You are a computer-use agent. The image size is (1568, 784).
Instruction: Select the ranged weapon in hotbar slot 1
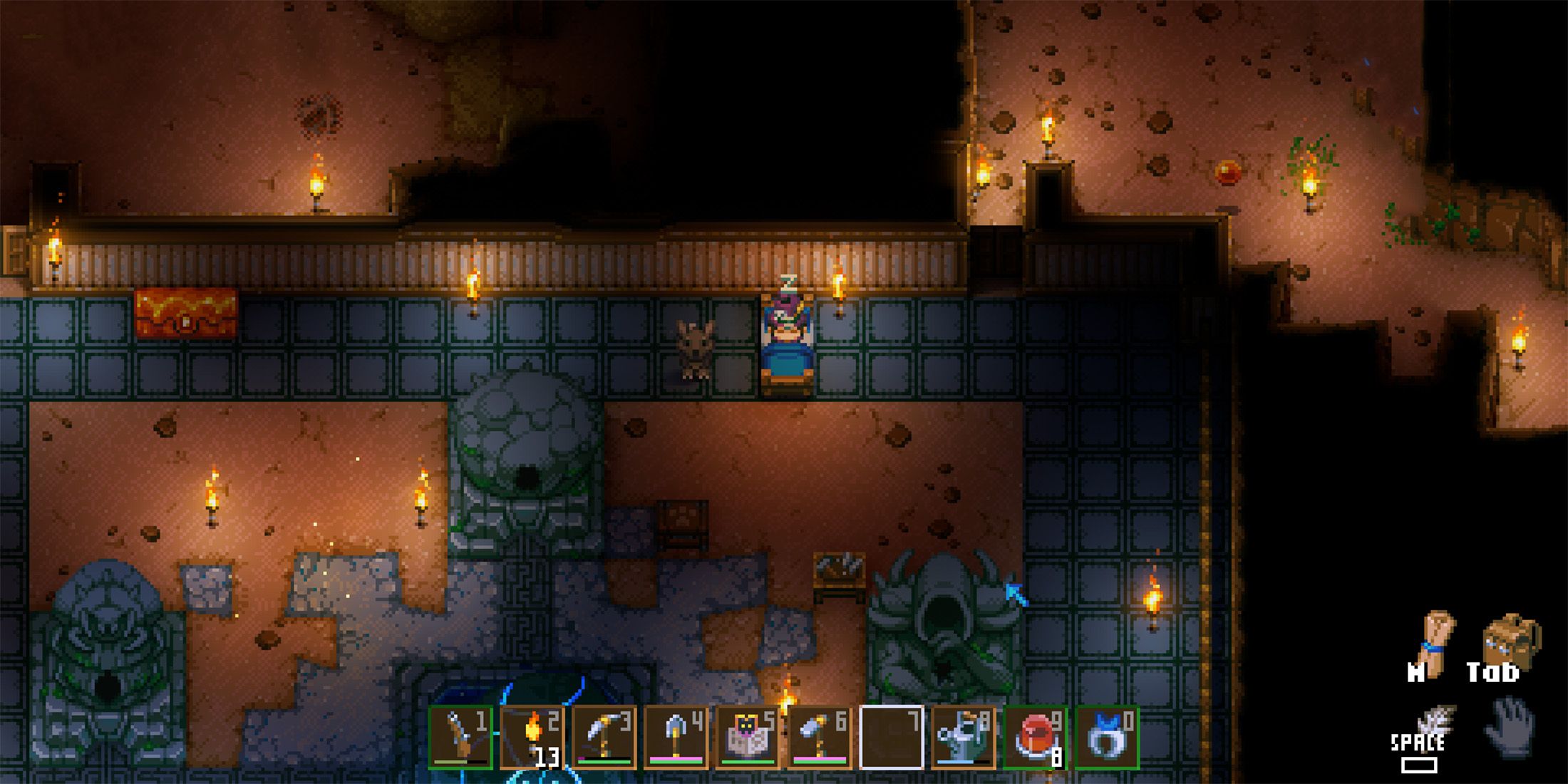click(461, 737)
